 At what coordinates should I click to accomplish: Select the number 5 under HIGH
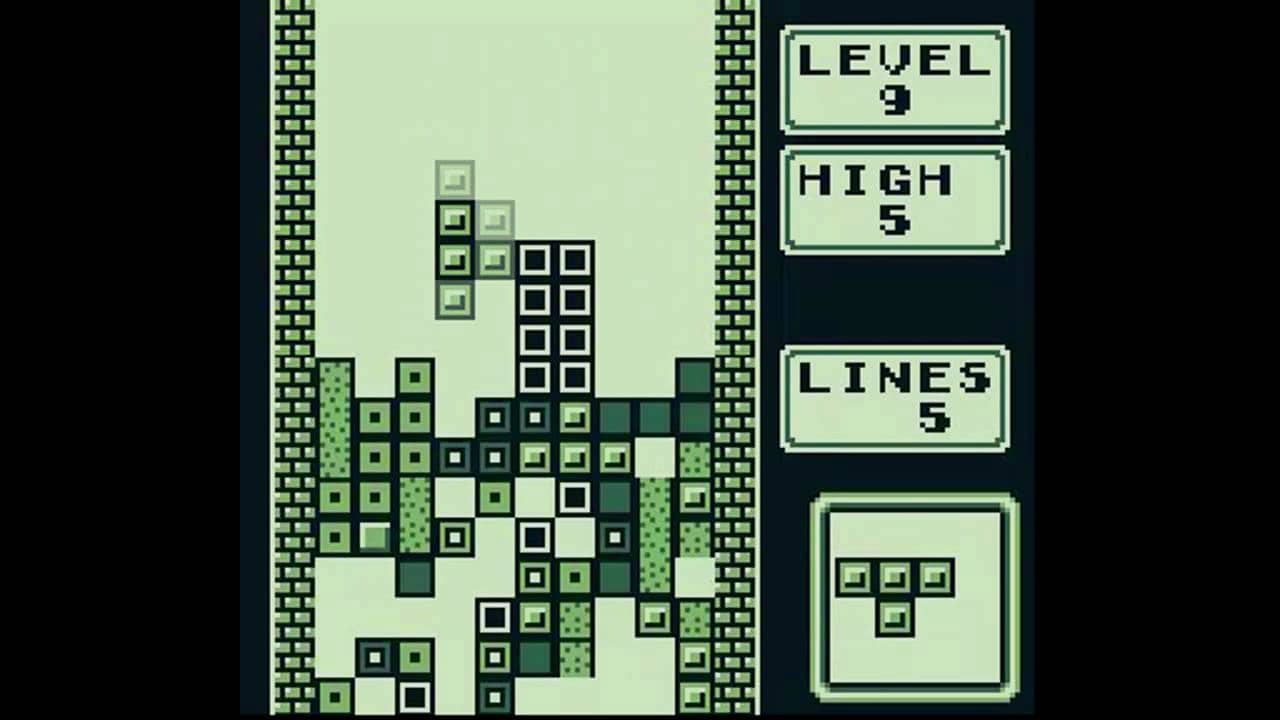click(x=893, y=222)
